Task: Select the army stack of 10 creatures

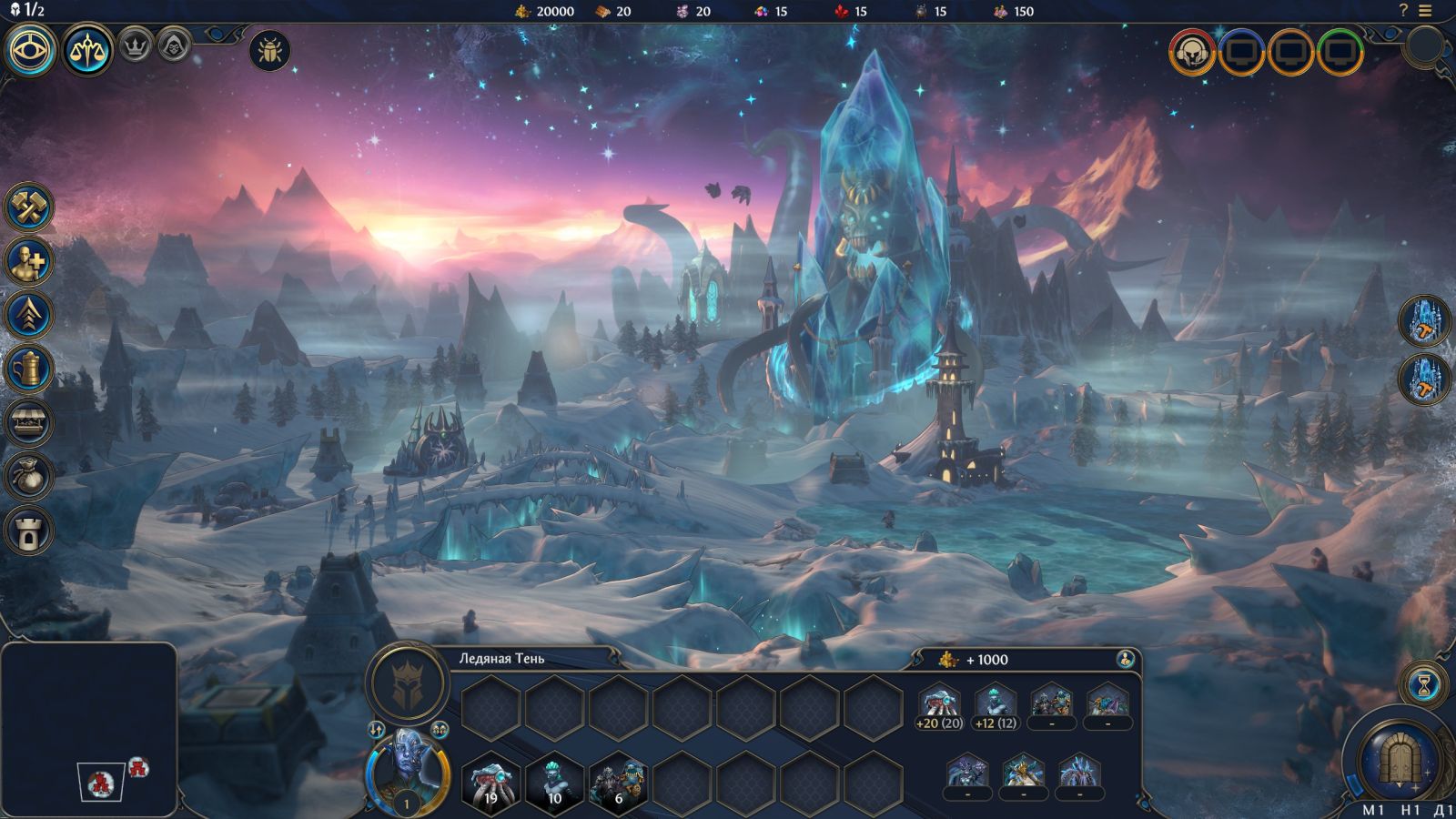Action: click(x=554, y=783)
